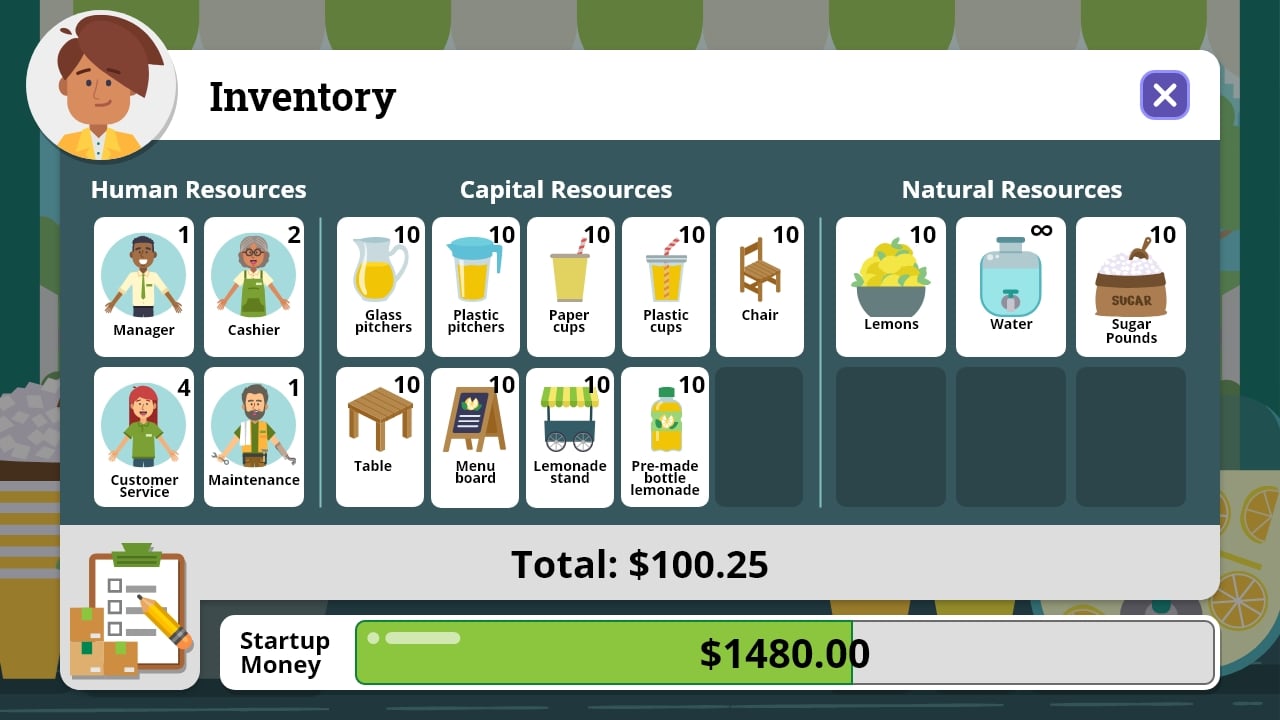Choose the Paper cups item
The width and height of the screenshot is (1280, 720).
click(570, 287)
